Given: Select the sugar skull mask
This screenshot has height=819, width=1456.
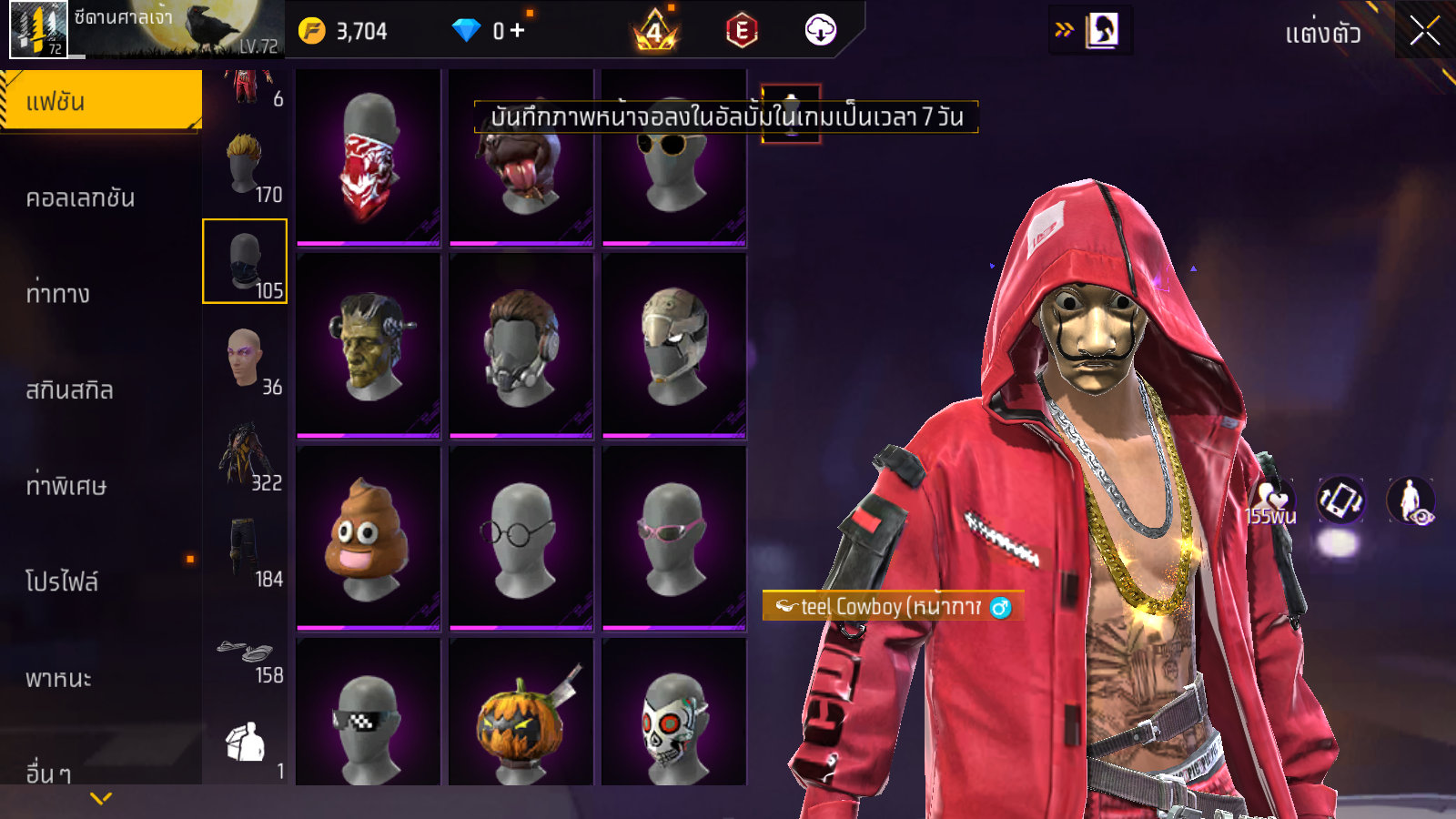Looking at the screenshot, I should pos(673,723).
